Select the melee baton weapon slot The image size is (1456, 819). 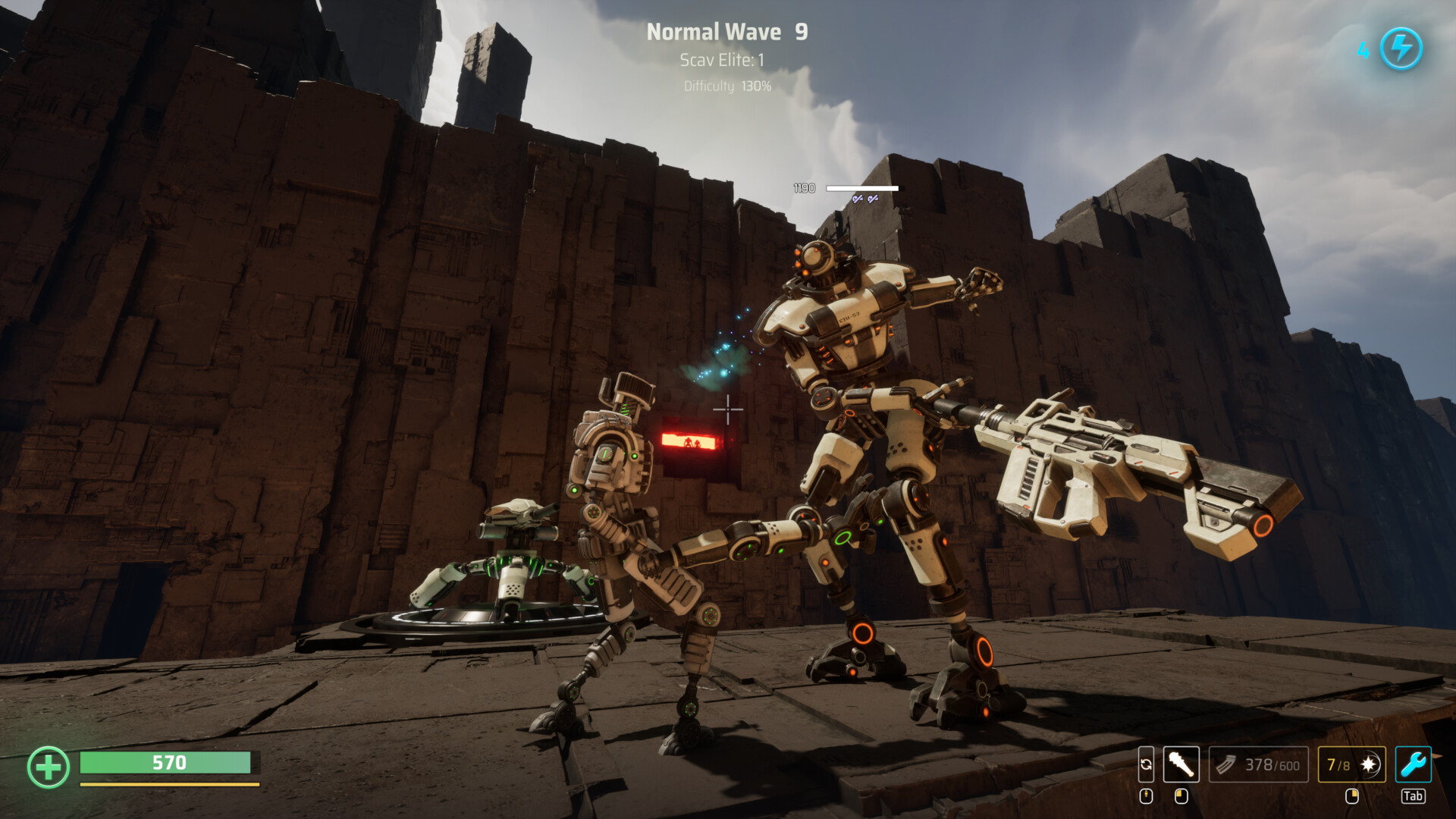1181,766
